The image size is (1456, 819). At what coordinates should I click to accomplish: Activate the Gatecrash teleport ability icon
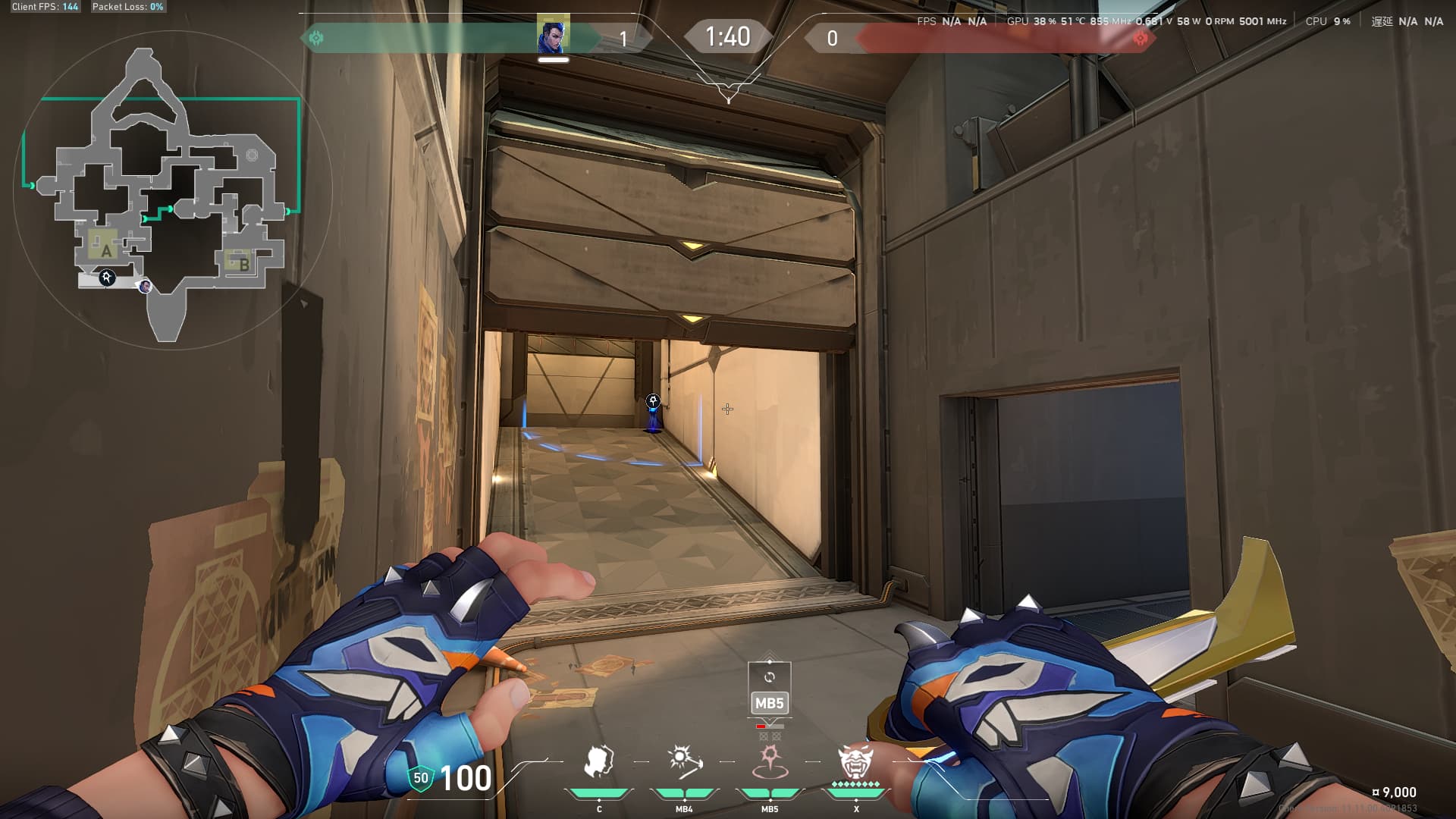[x=770, y=761]
